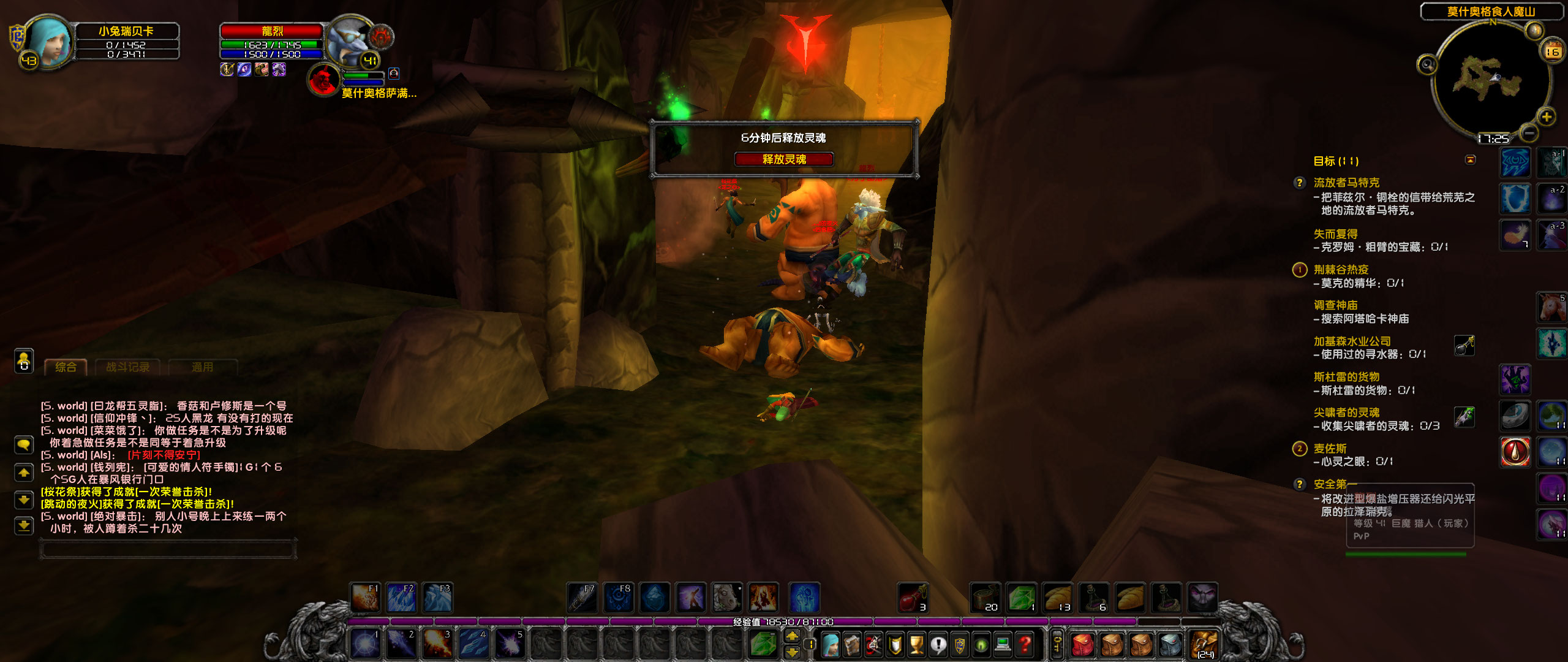Collapse the 目标 objectives tracker
This screenshot has width=1568, height=662.
[1471, 160]
